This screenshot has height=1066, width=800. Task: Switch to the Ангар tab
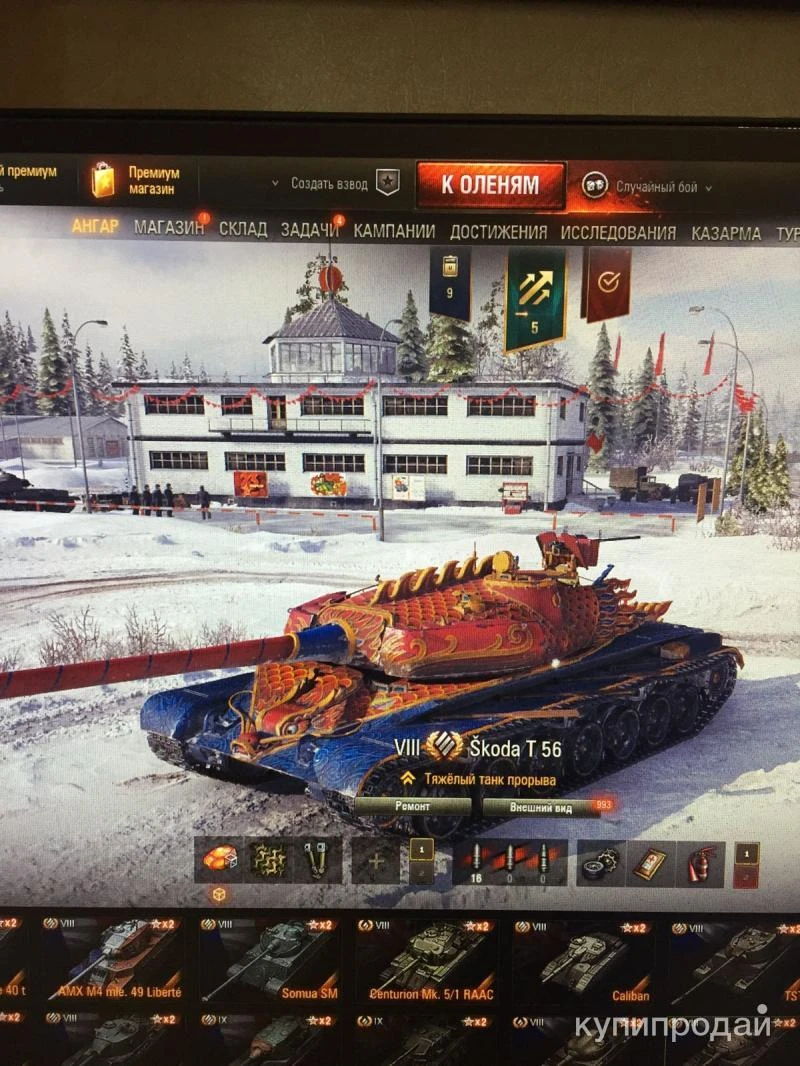[95, 228]
